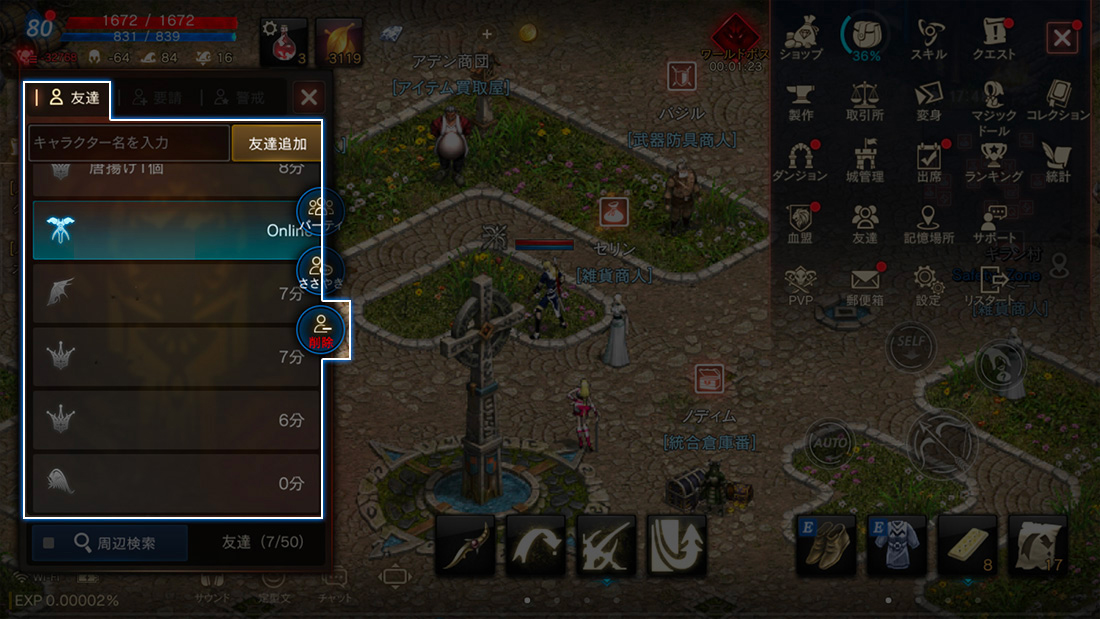Open the ショップ menu
The image size is (1100, 619).
800,40
